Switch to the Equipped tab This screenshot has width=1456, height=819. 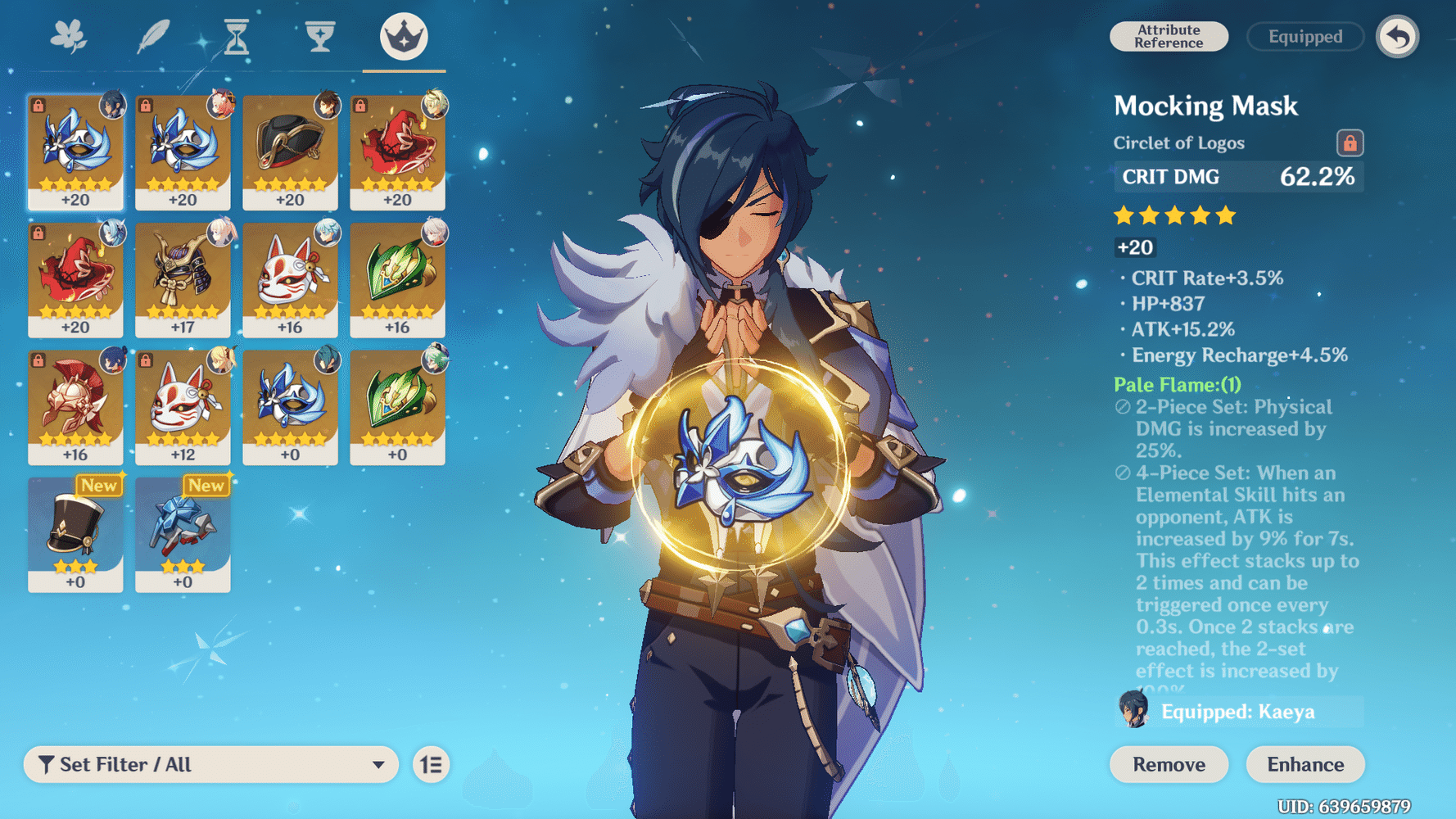coord(1304,36)
